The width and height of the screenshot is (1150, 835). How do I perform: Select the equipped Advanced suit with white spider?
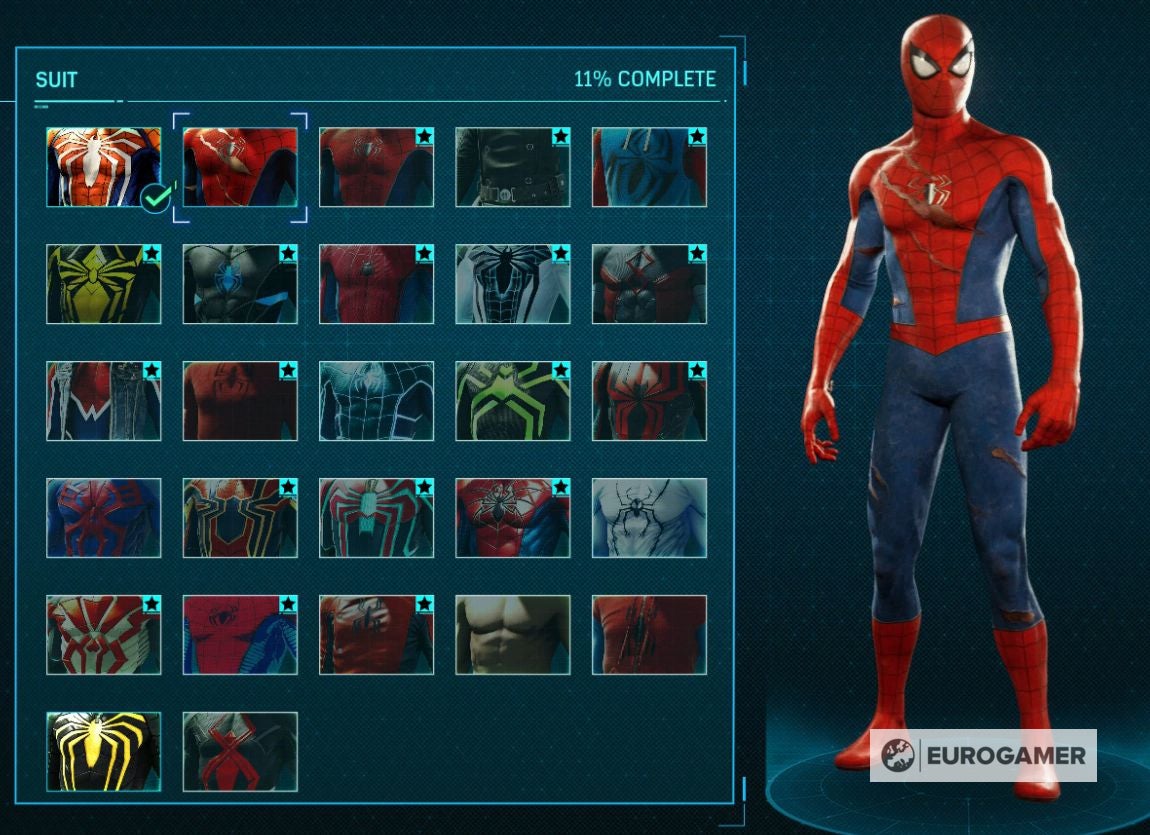103,167
